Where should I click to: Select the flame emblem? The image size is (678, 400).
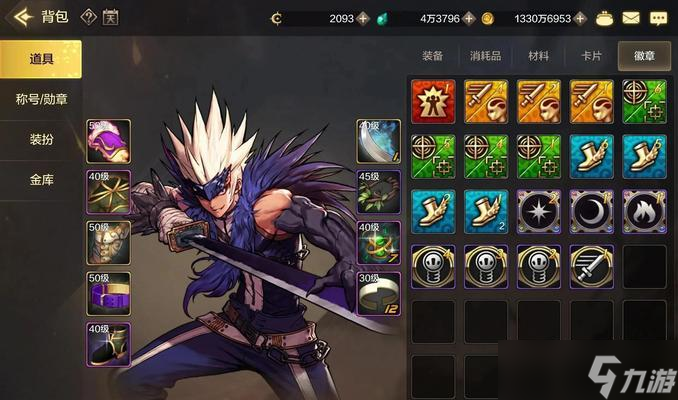tap(645, 212)
